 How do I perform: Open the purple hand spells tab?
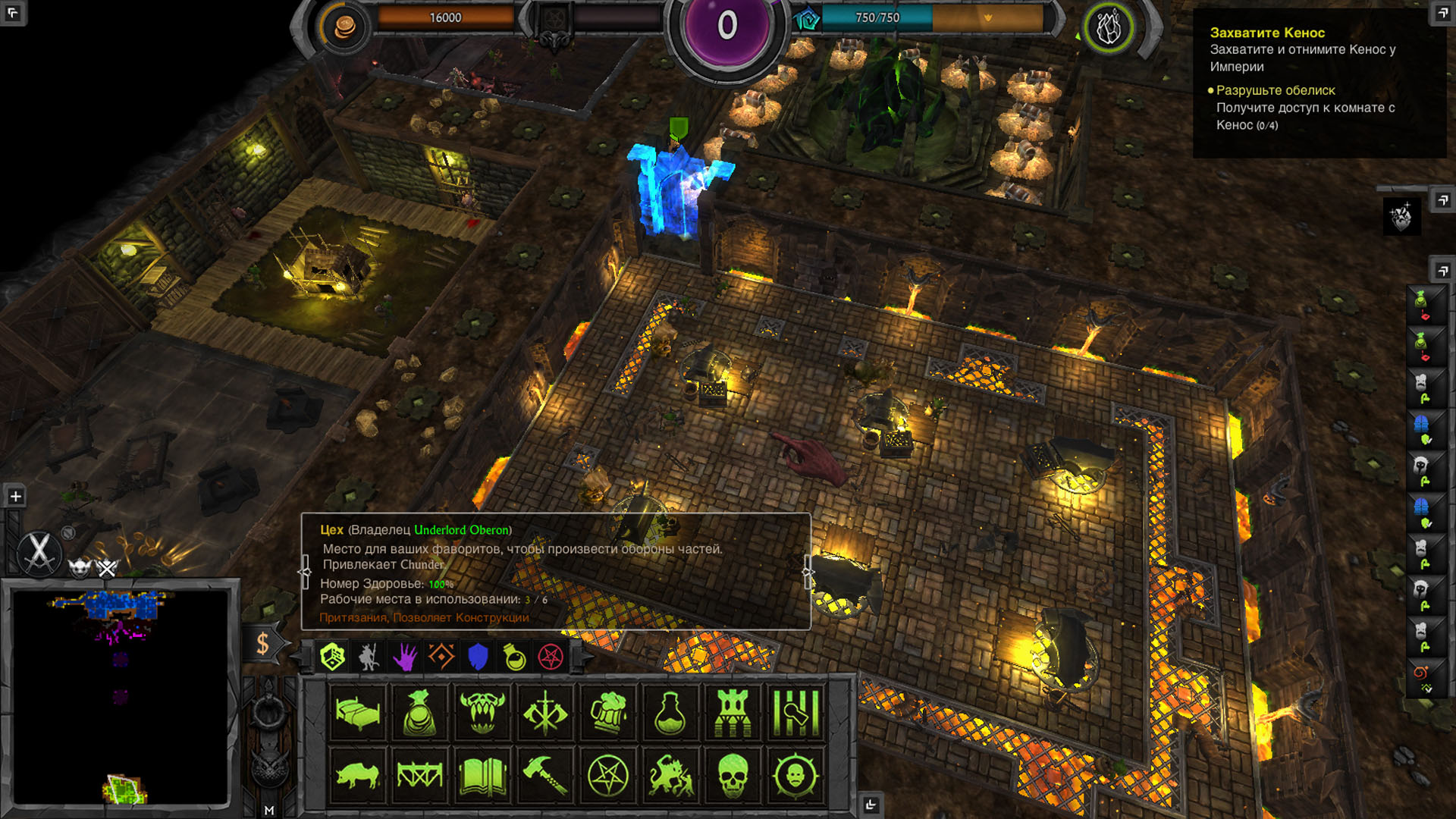[405, 657]
